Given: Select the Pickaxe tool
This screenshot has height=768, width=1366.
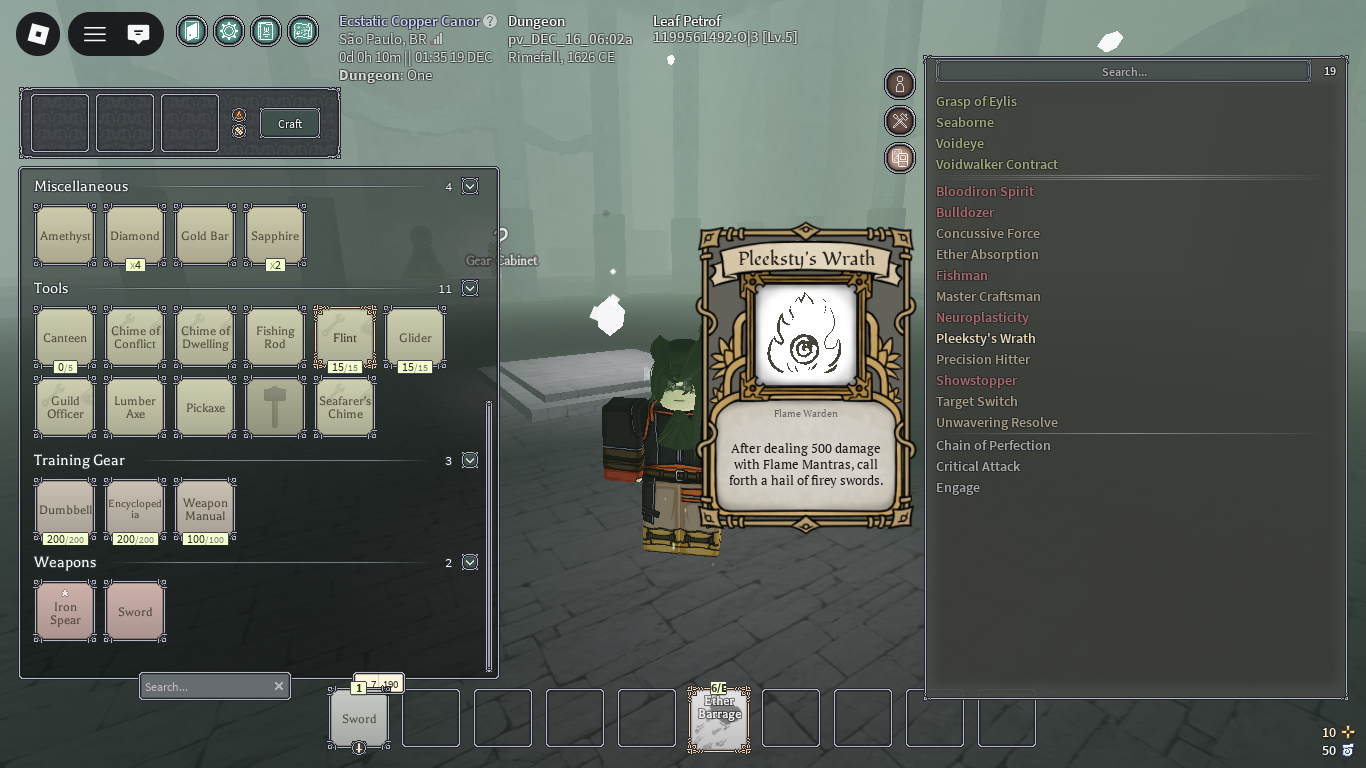Looking at the screenshot, I should [x=205, y=408].
